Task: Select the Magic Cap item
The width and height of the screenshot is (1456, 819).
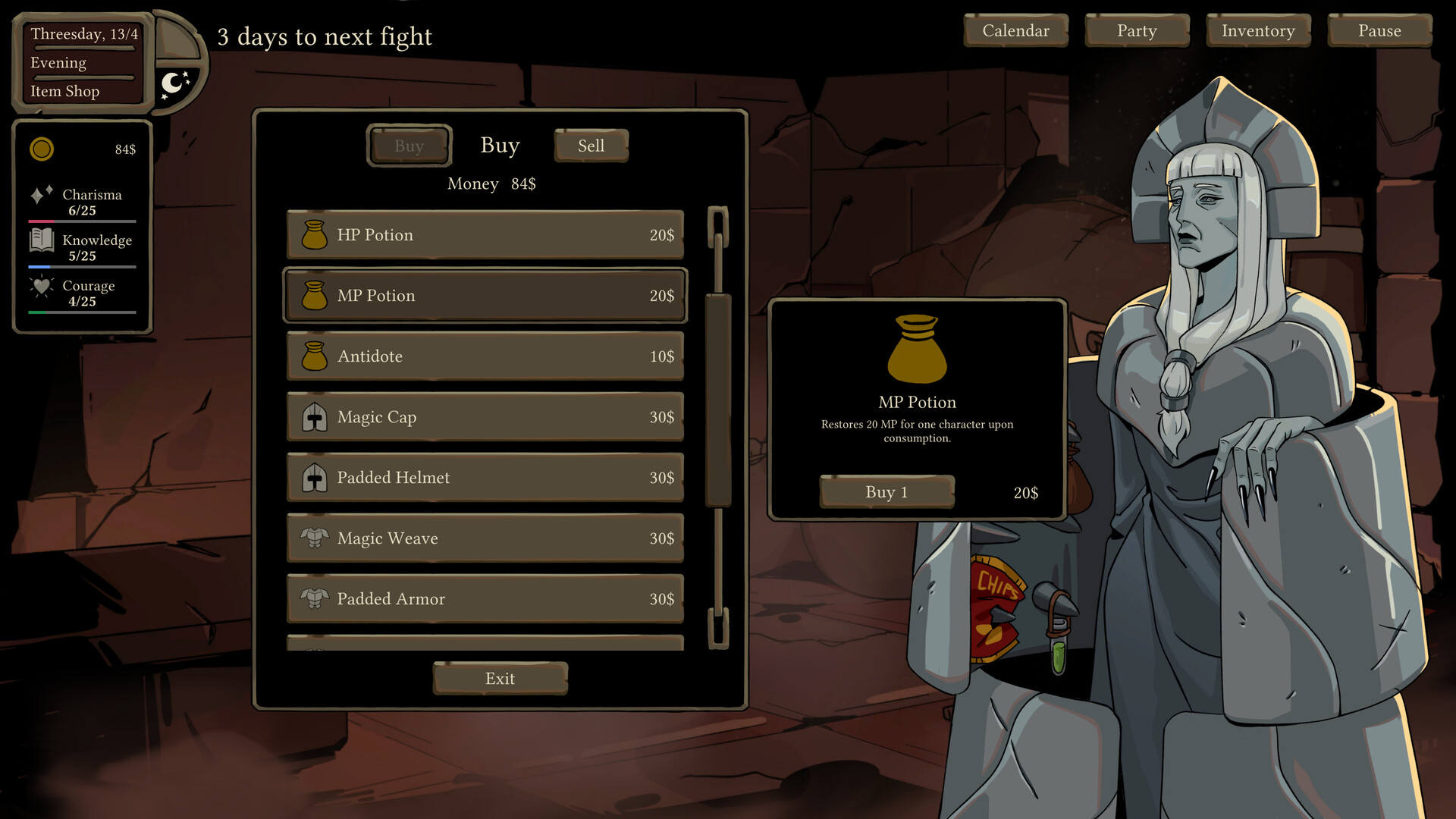Action: (x=485, y=417)
